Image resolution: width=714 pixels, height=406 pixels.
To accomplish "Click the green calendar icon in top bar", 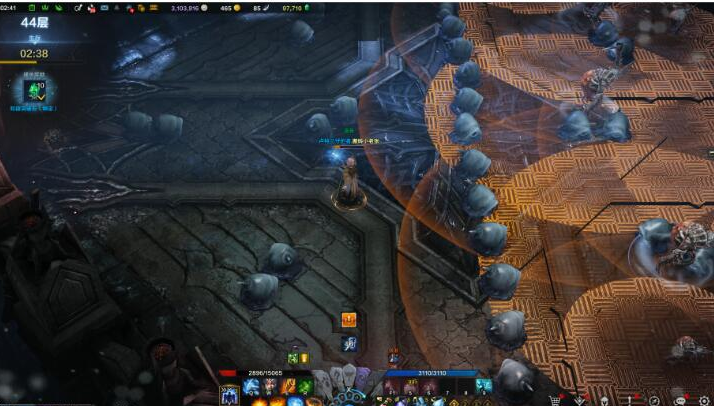I will 32,7.
